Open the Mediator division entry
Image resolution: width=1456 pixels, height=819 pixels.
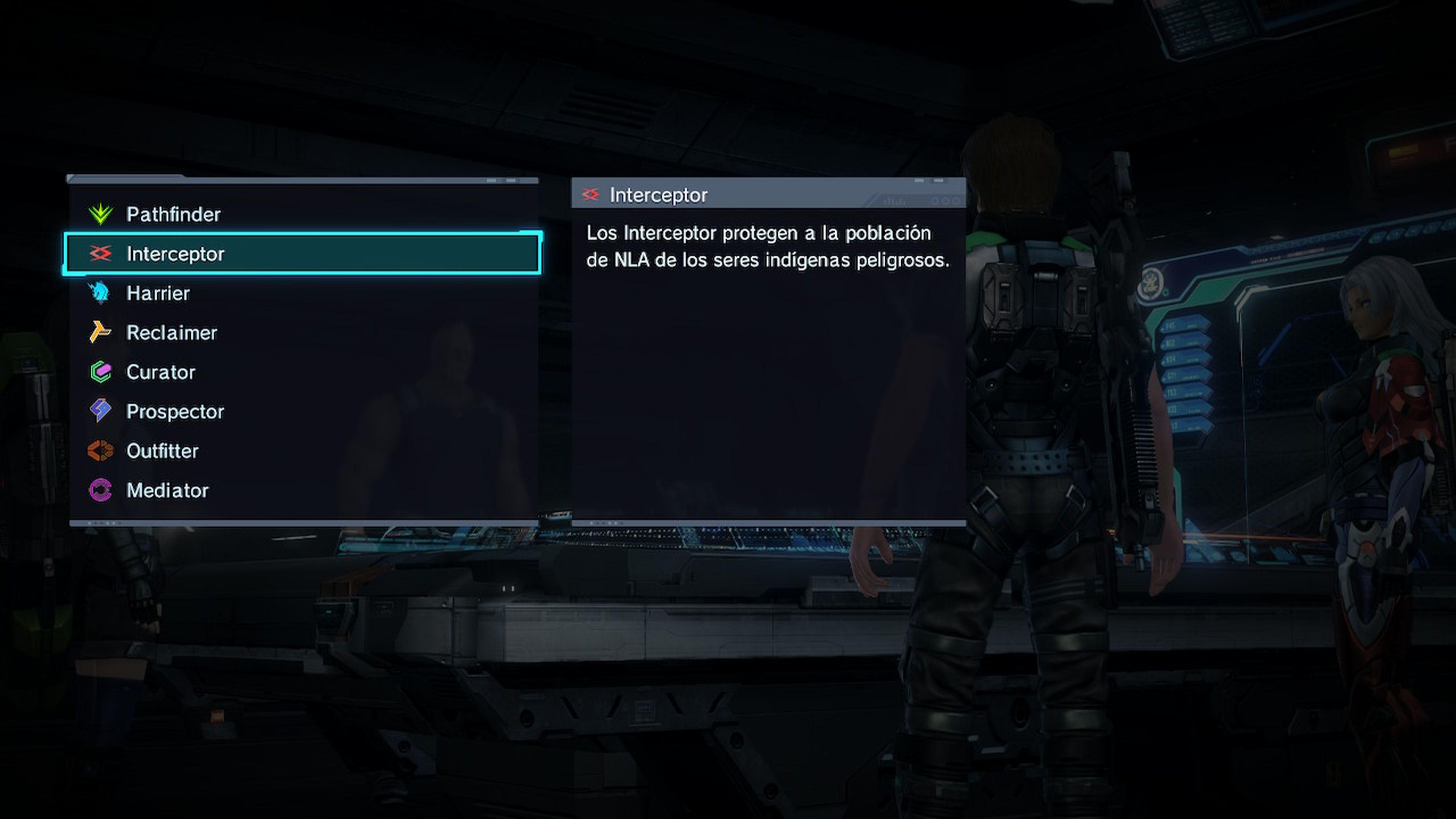pyautogui.click(x=167, y=490)
